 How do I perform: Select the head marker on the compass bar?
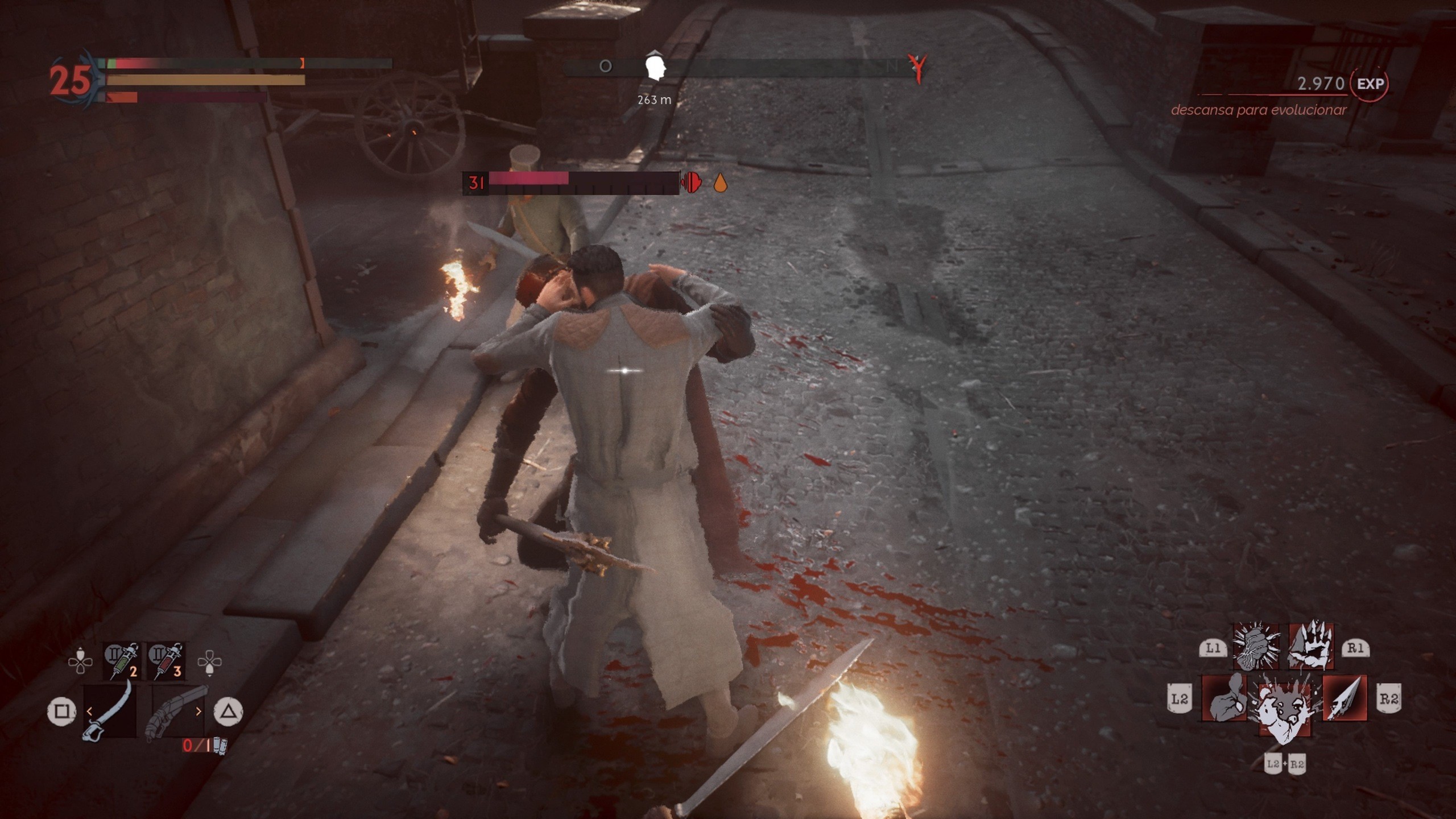coord(654,68)
